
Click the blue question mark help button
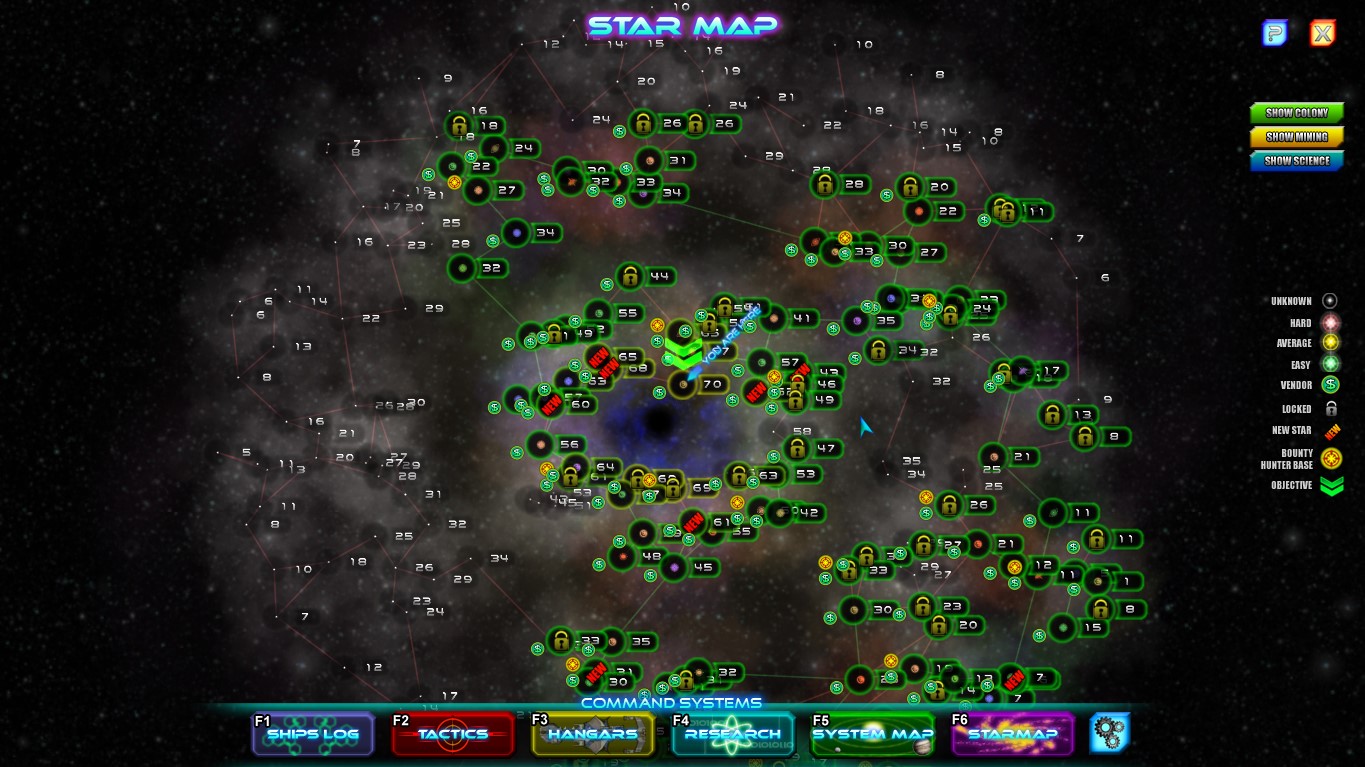(x=1274, y=34)
